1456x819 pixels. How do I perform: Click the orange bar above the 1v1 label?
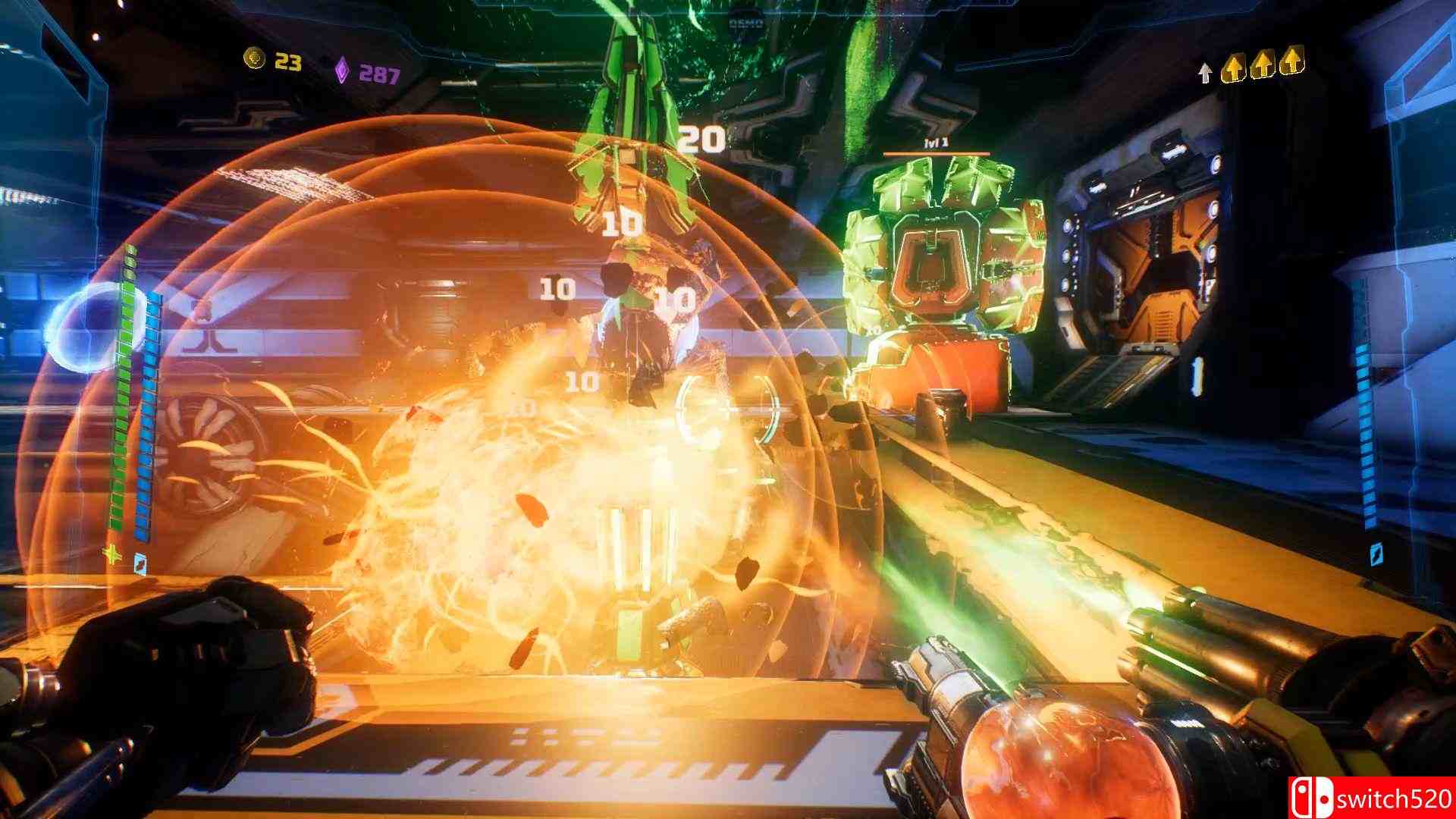click(937, 153)
